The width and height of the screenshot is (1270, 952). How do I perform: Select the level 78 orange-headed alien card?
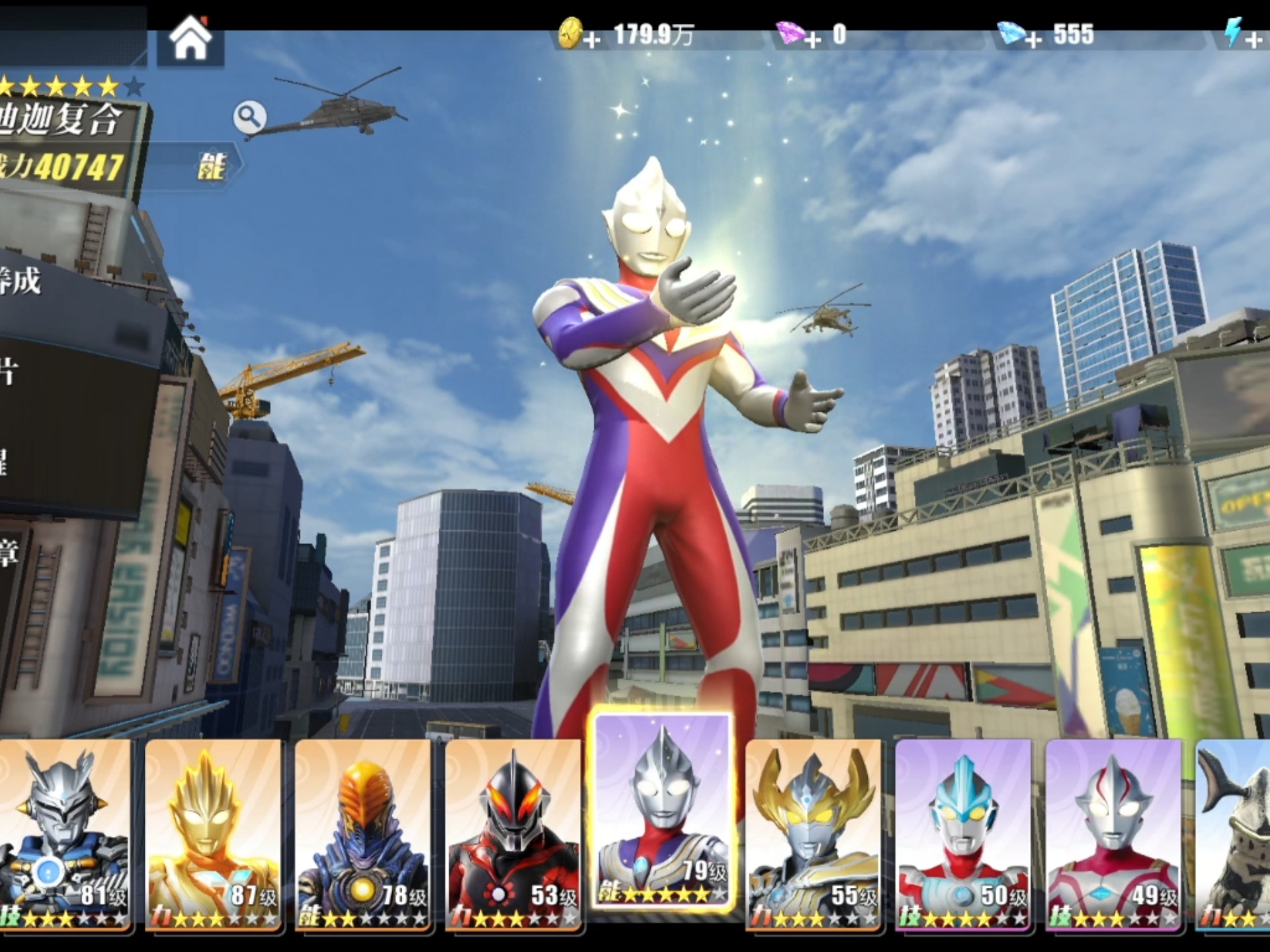362,834
